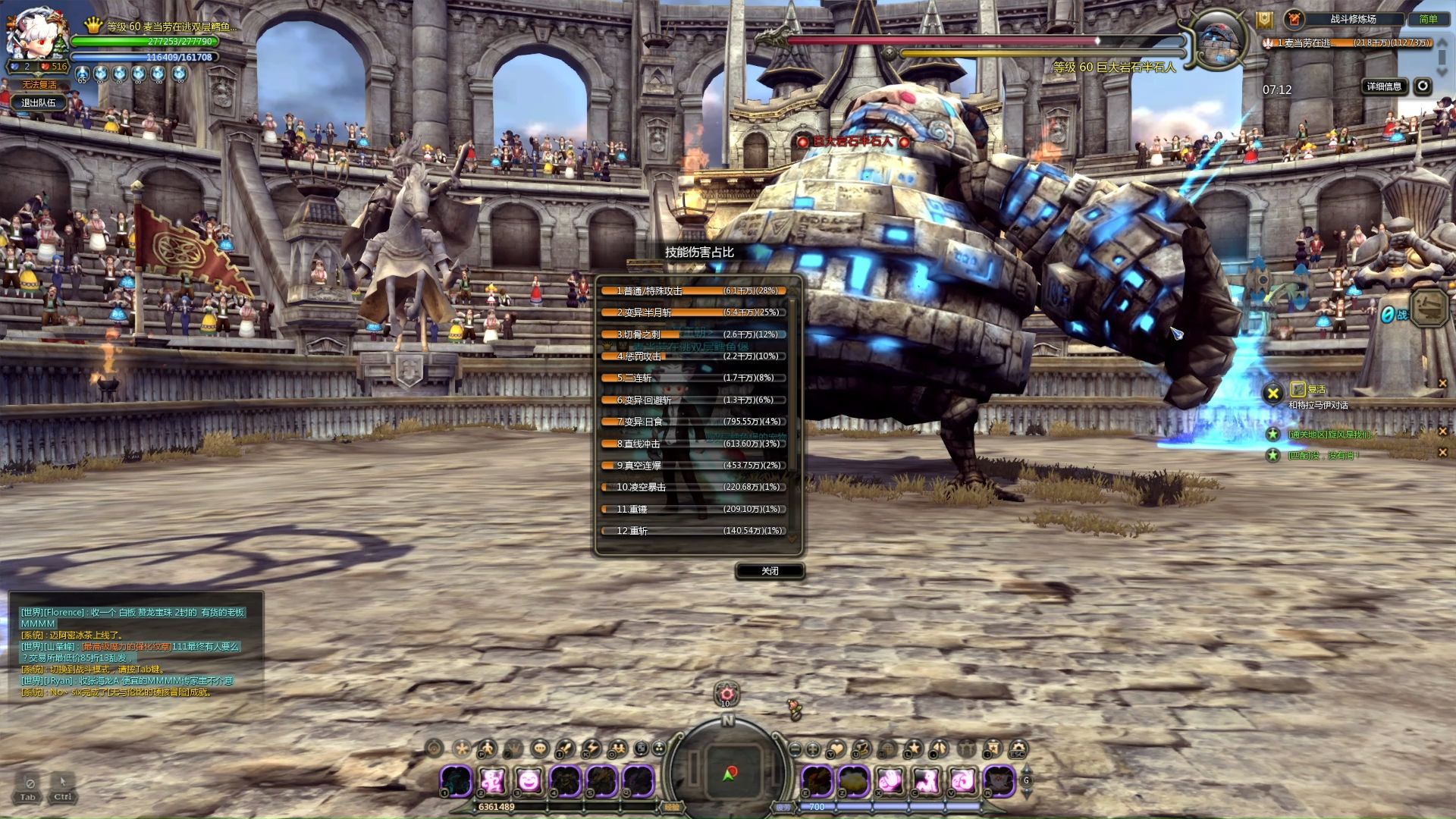Viewport: 1456px width, 819px height.
Task: Select the 切骨之刺 damage row
Action: pos(694,334)
